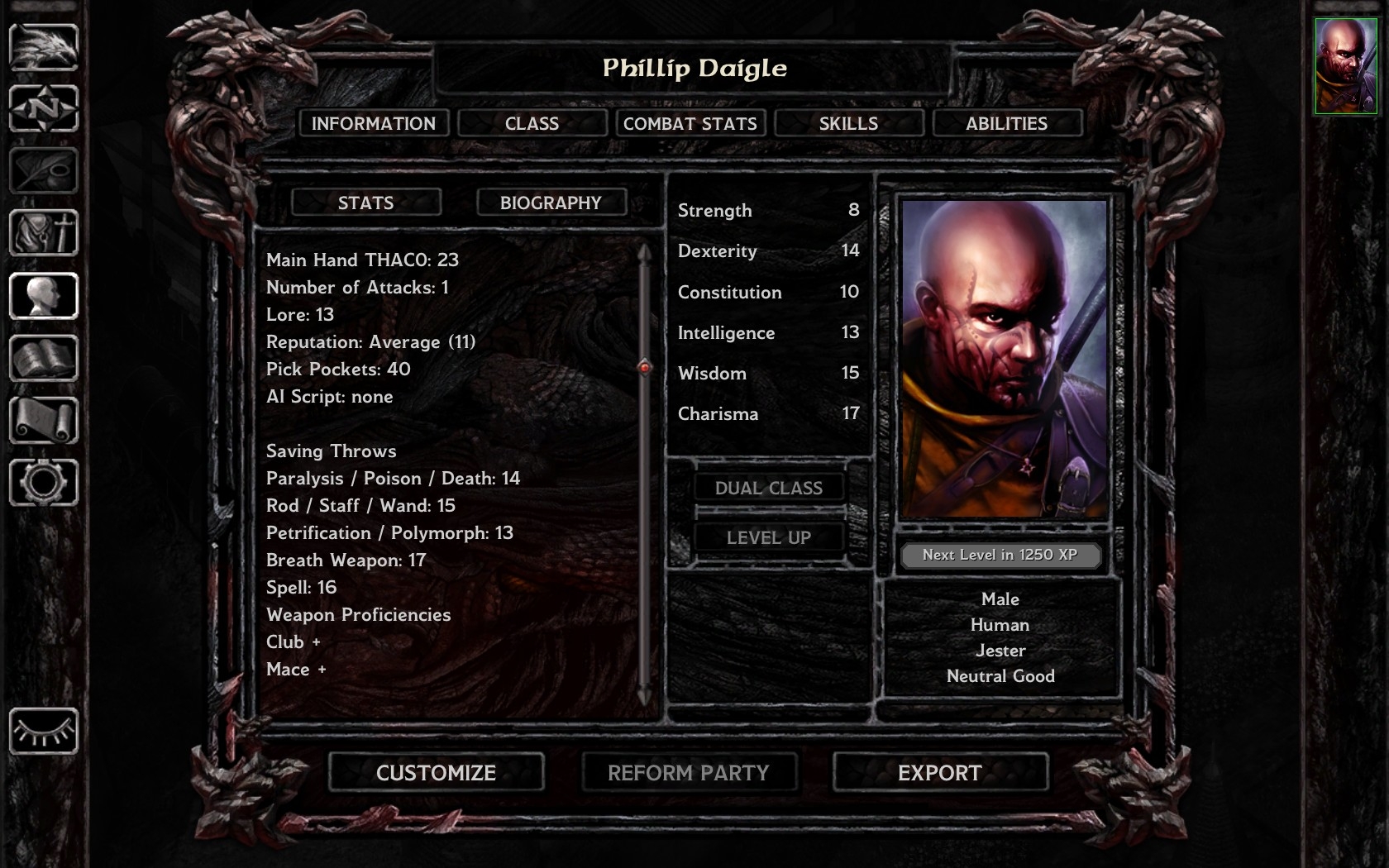Click the Customize button
The height and width of the screenshot is (868, 1389).
coord(436,772)
